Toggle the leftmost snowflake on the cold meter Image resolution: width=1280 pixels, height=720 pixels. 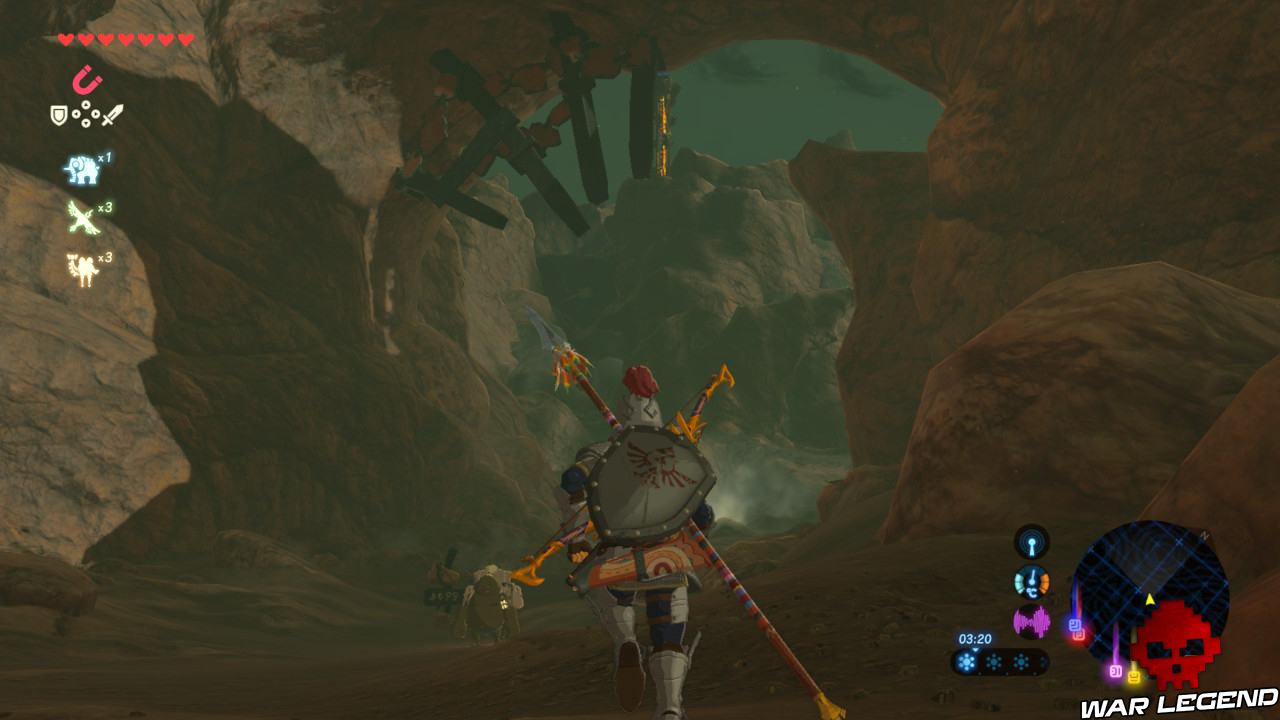click(967, 661)
